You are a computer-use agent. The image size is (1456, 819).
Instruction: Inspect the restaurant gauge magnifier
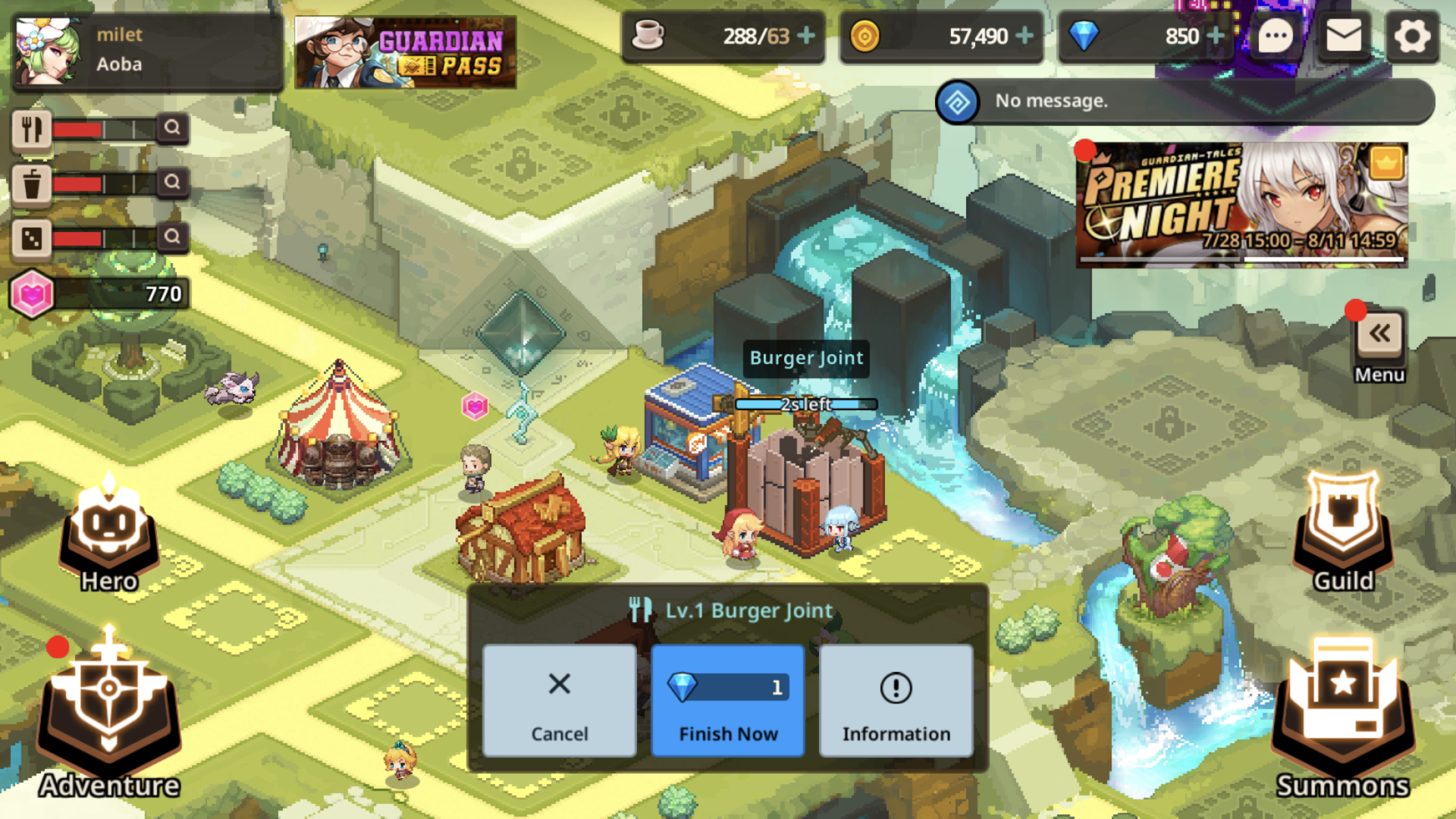pos(172,128)
